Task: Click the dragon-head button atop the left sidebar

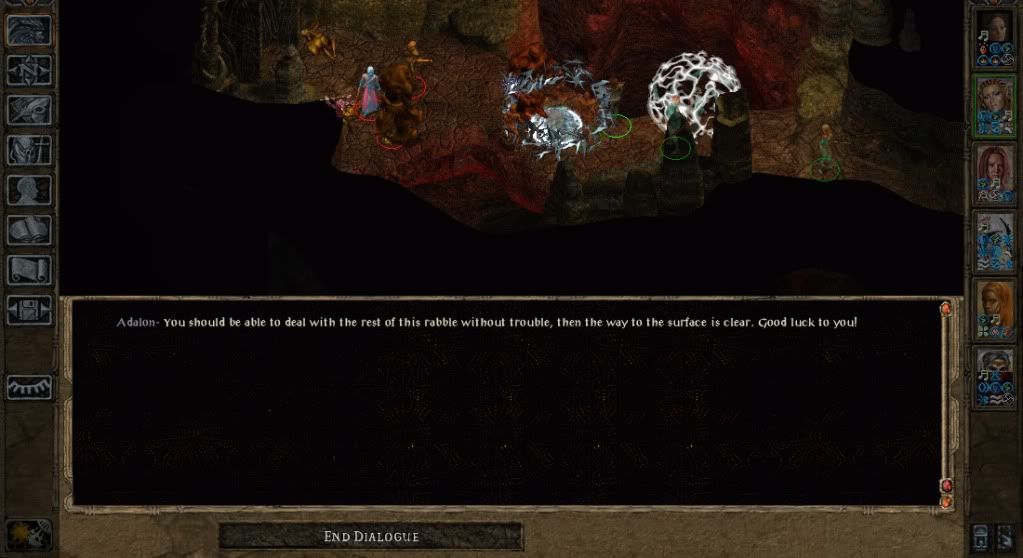Action: click(x=29, y=30)
